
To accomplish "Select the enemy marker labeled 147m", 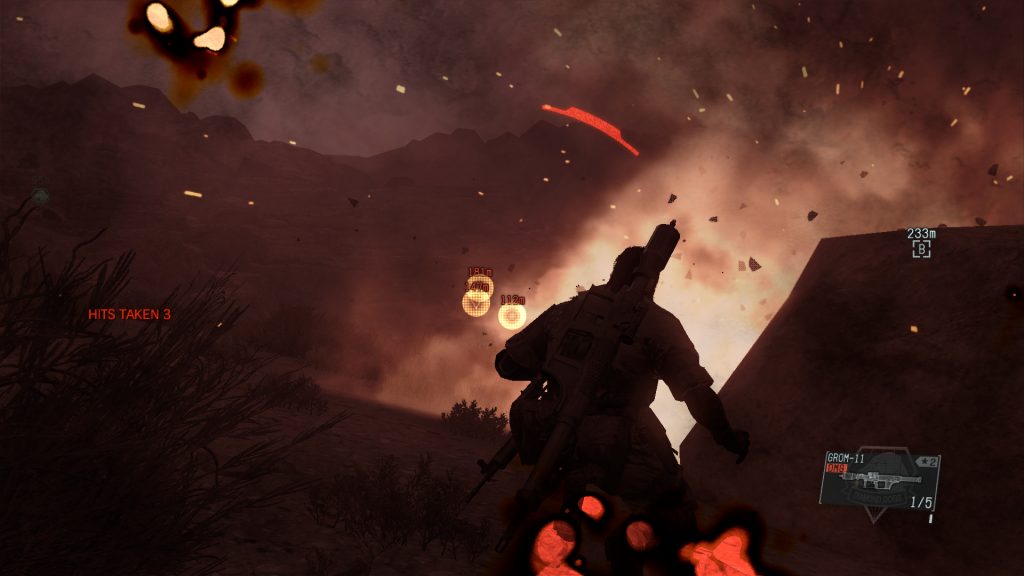I will (476, 302).
